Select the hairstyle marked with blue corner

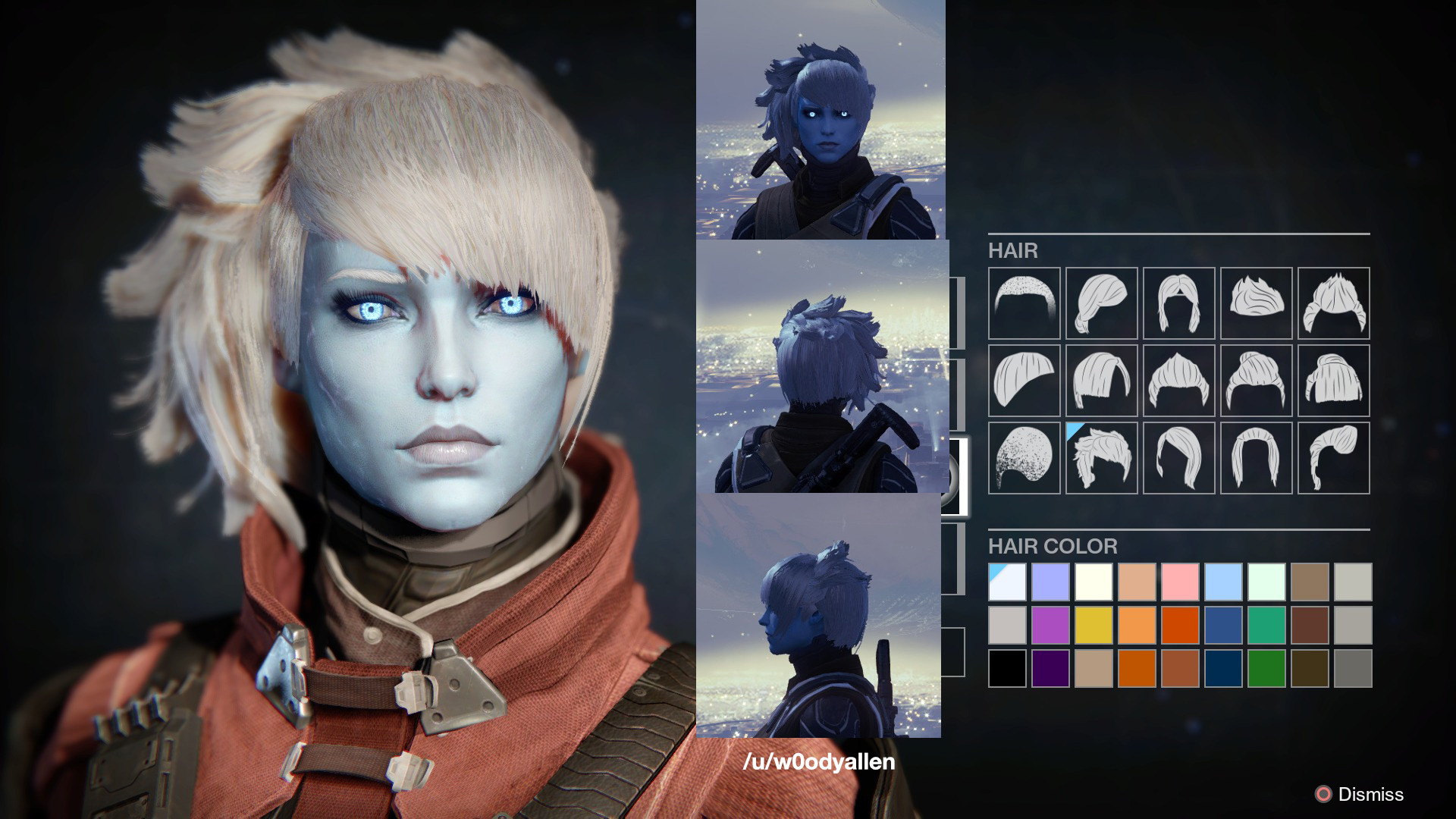coord(1101,457)
